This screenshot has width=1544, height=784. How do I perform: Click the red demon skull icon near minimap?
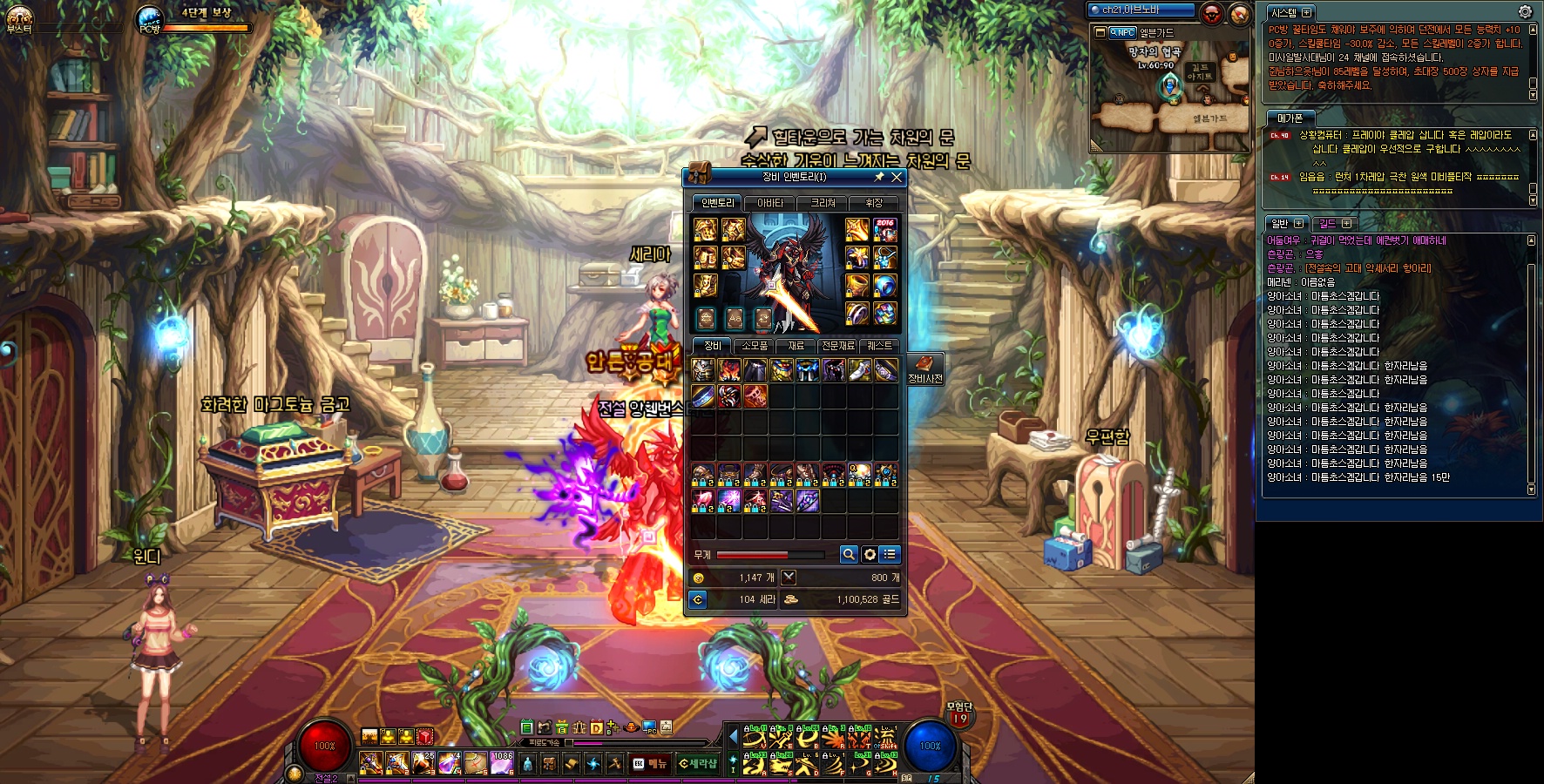tap(1211, 13)
